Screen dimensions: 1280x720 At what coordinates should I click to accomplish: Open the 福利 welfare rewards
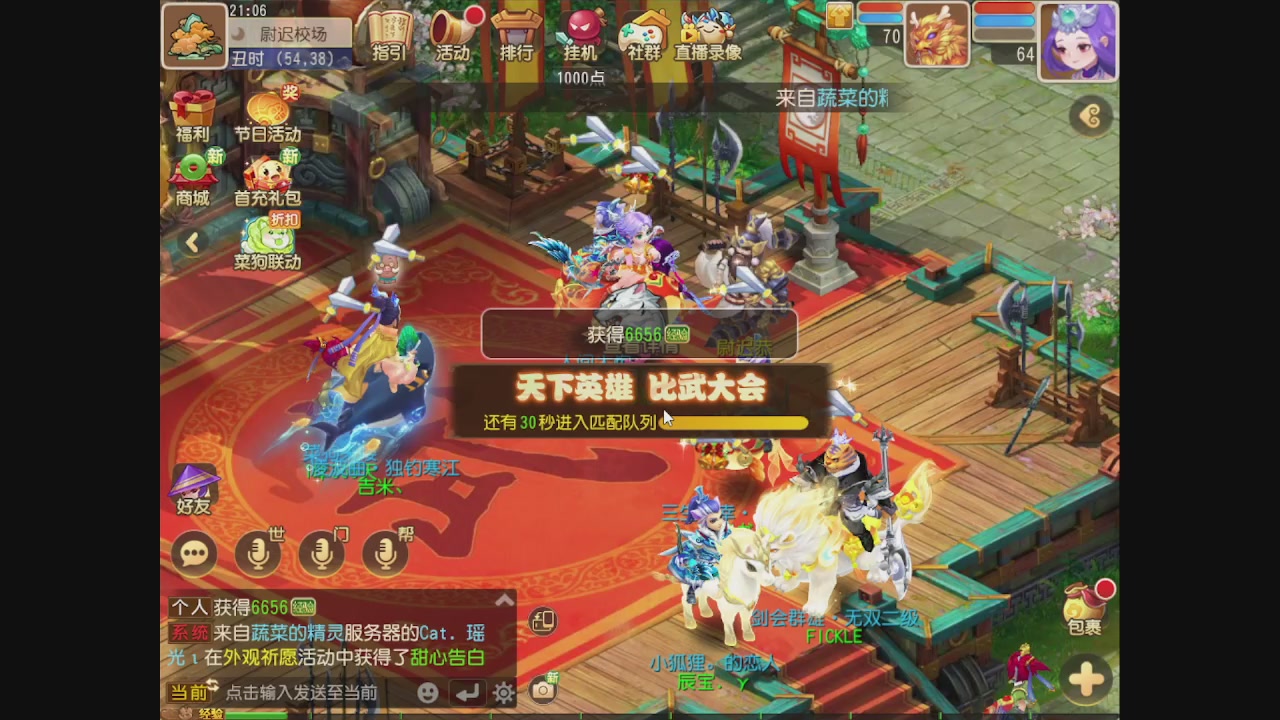click(193, 115)
